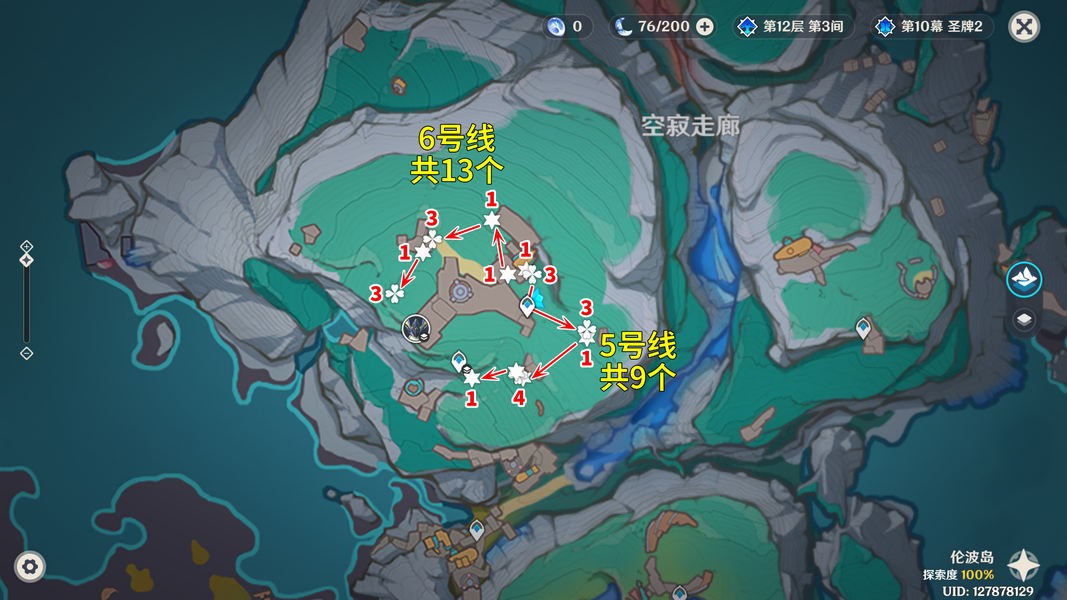Image resolution: width=1067 pixels, height=600 pixels.
Task: Select the surface terrain layer icon
Action: [1024, 280]
